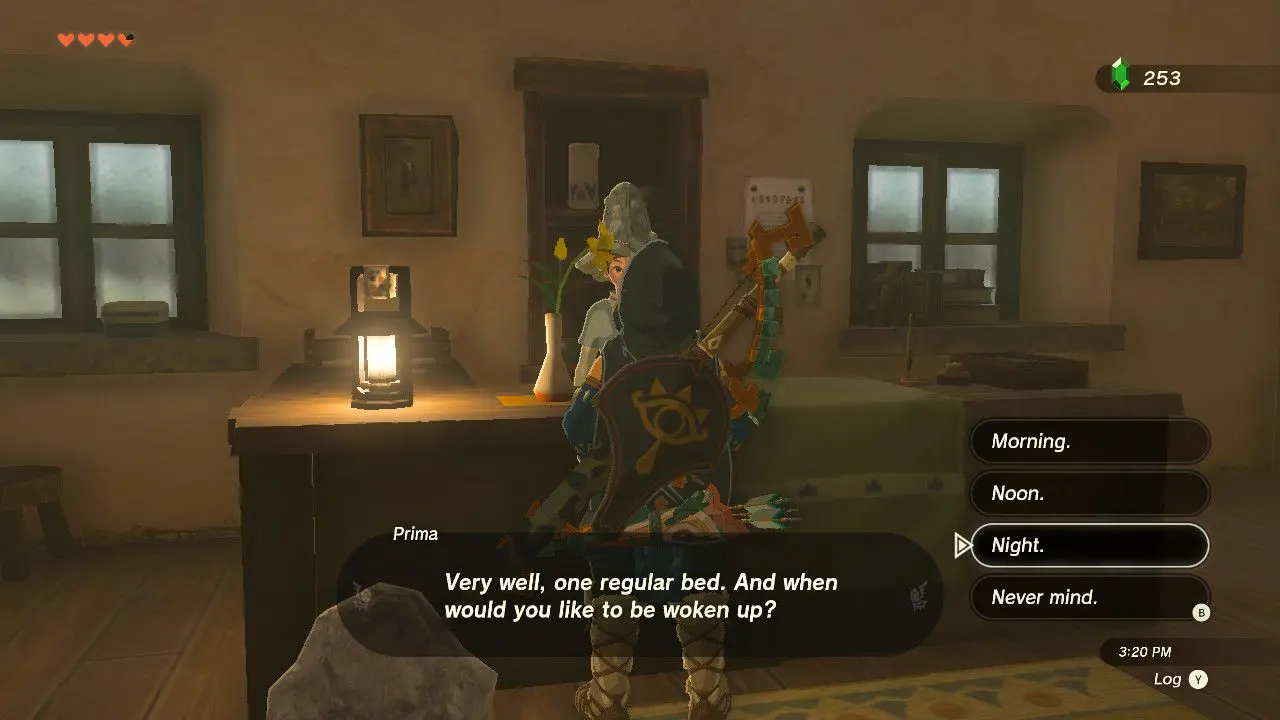Screen dimensions: 1280x720
Task: Click the rupee count reading 253
Action: pyautogui.click(x=1160, y=77)
